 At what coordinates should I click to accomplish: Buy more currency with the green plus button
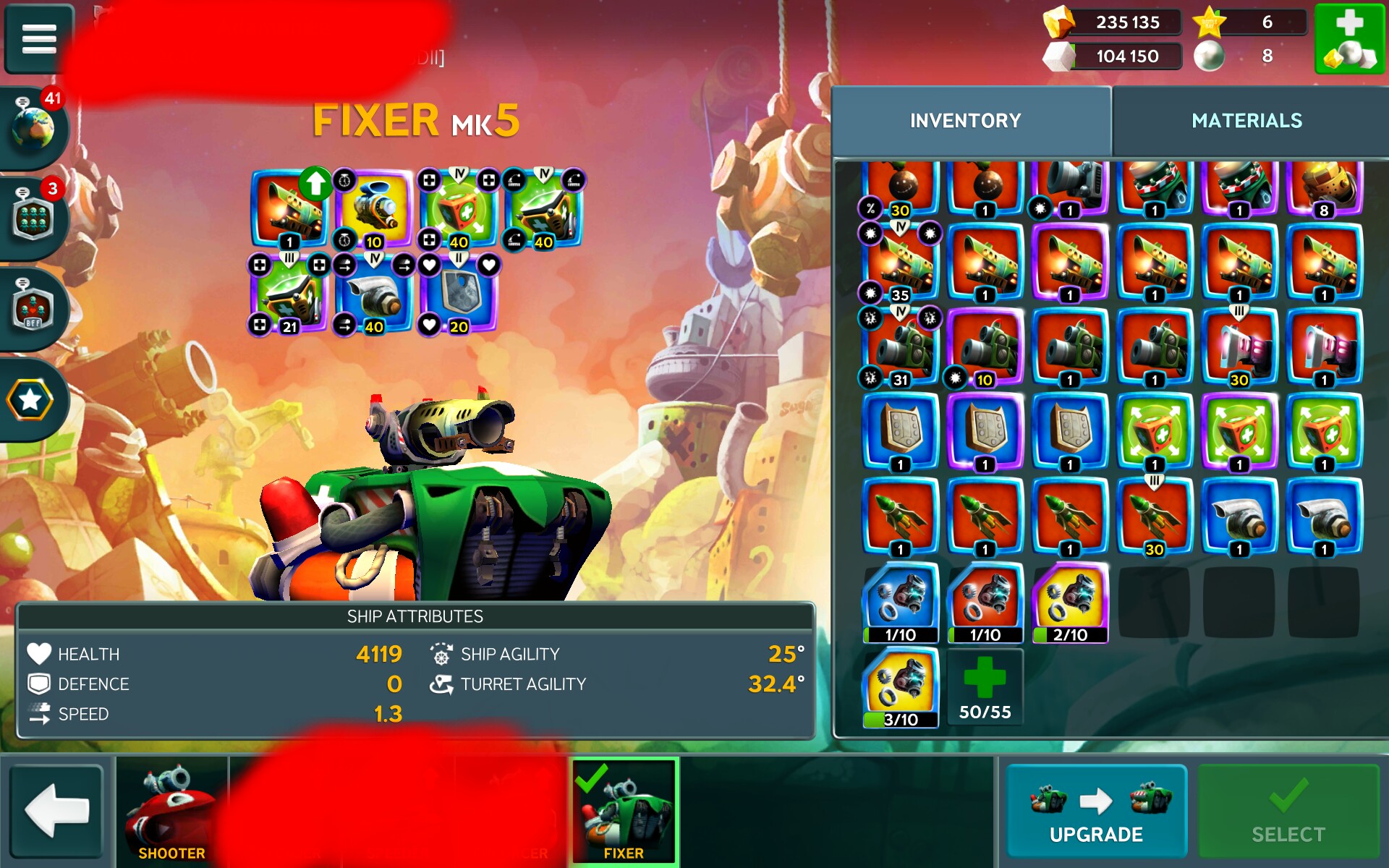coord(1349,39)
